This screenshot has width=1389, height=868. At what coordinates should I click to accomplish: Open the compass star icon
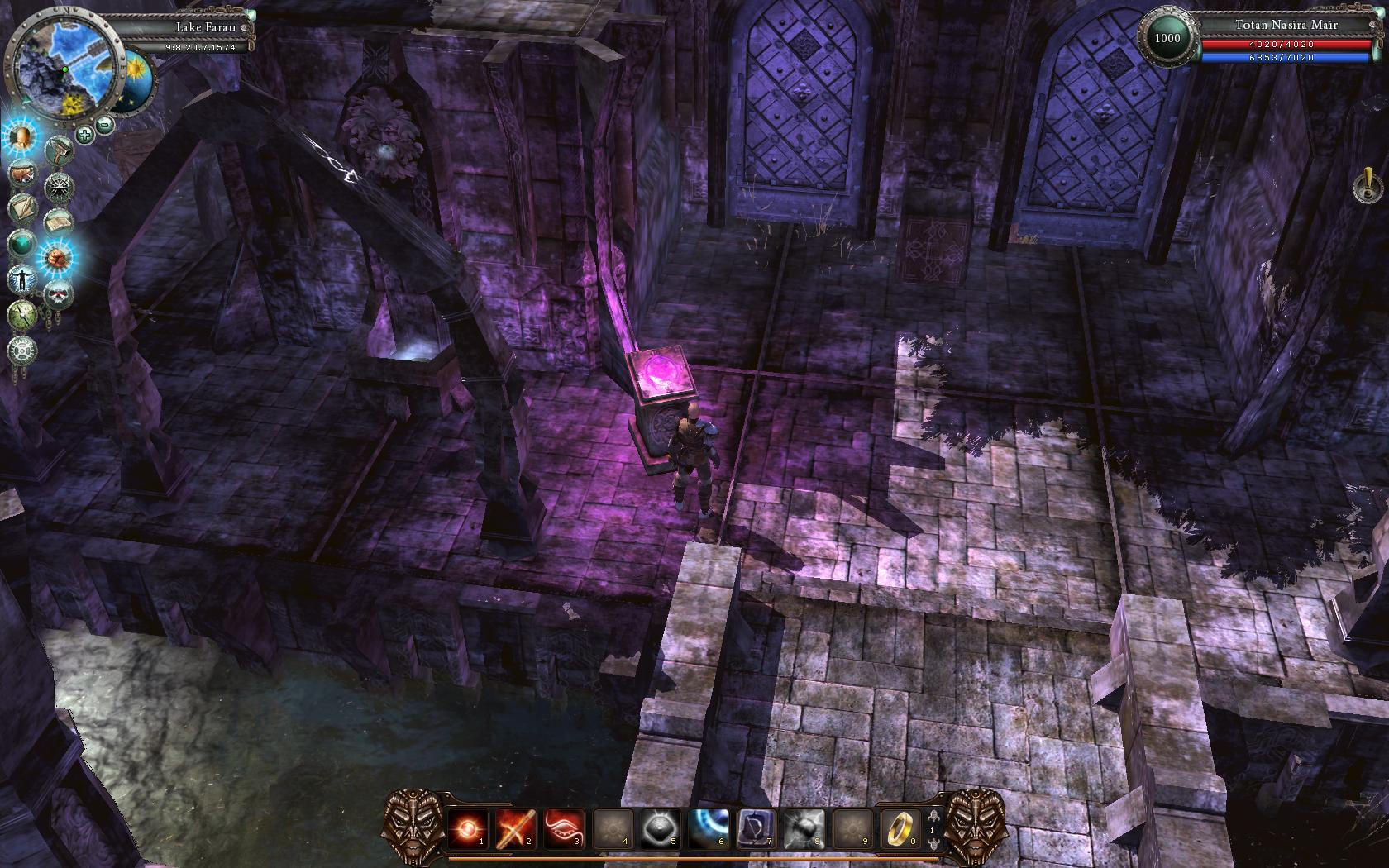[60, 186]
